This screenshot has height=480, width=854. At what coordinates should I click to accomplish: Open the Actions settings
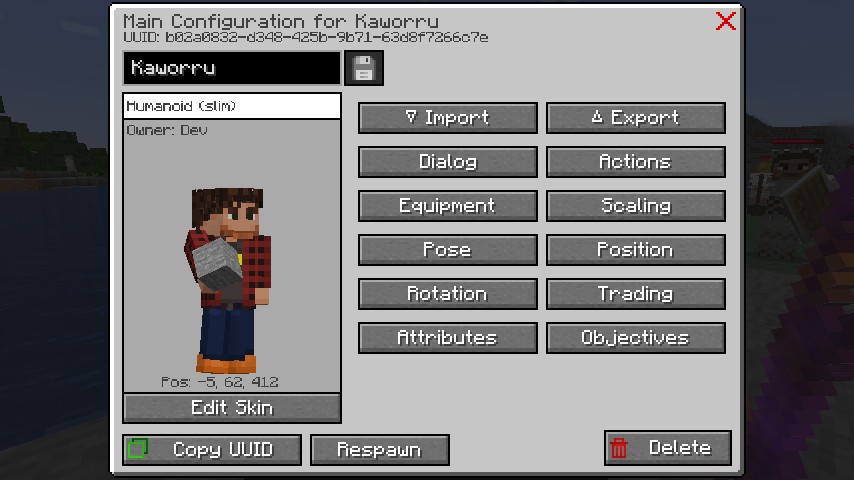pyautogui.click(x=635, y=162)
